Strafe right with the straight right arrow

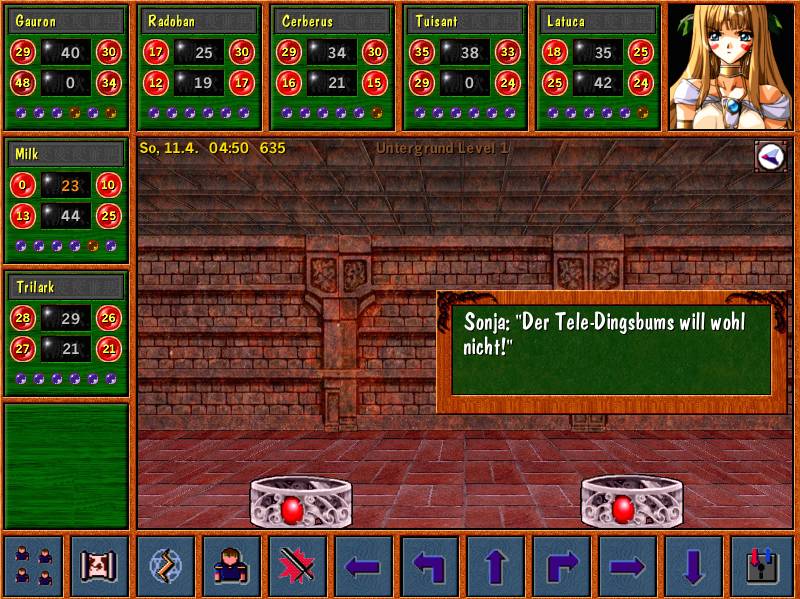tap(628, 566)
